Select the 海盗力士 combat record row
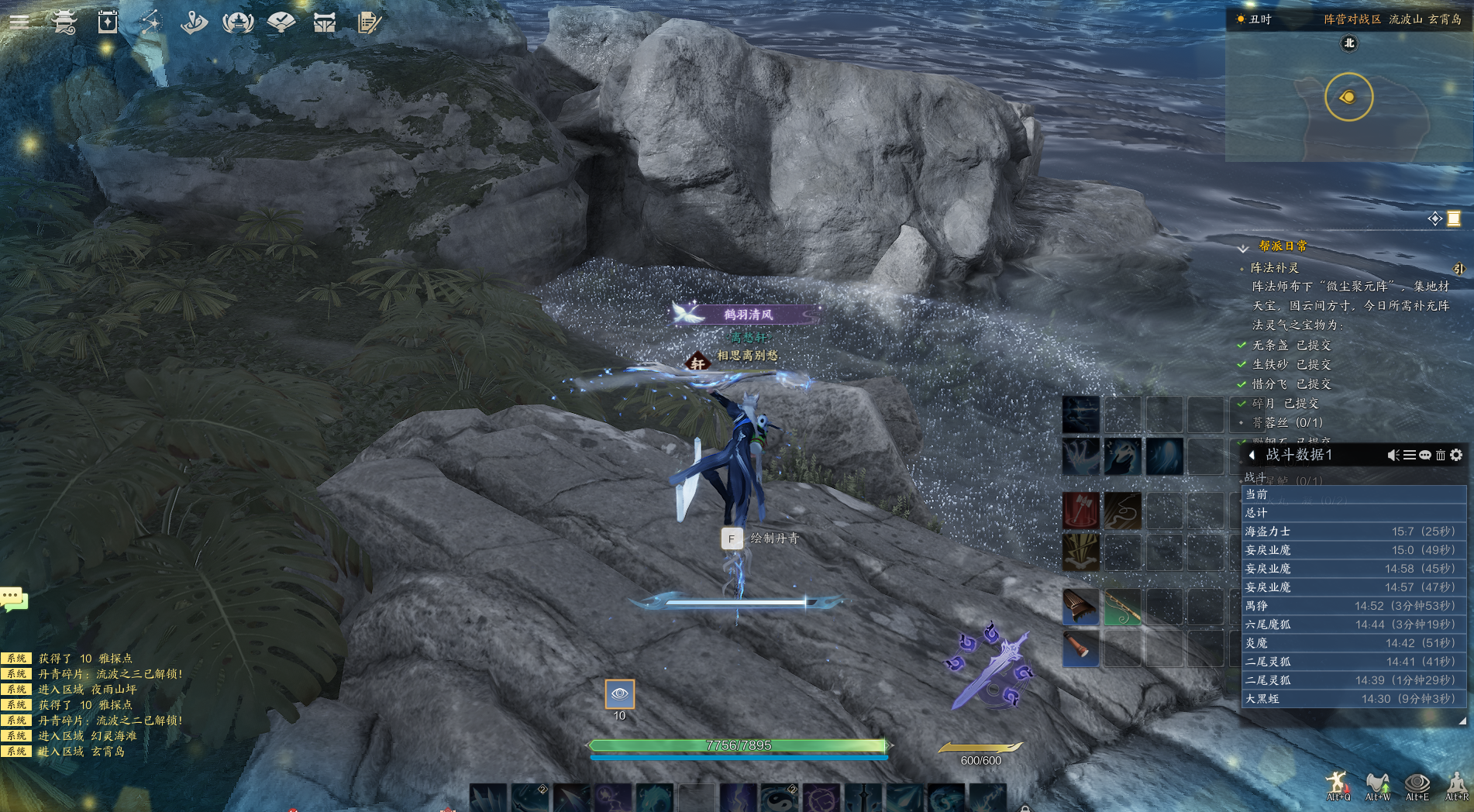 tap(1352, 532)
